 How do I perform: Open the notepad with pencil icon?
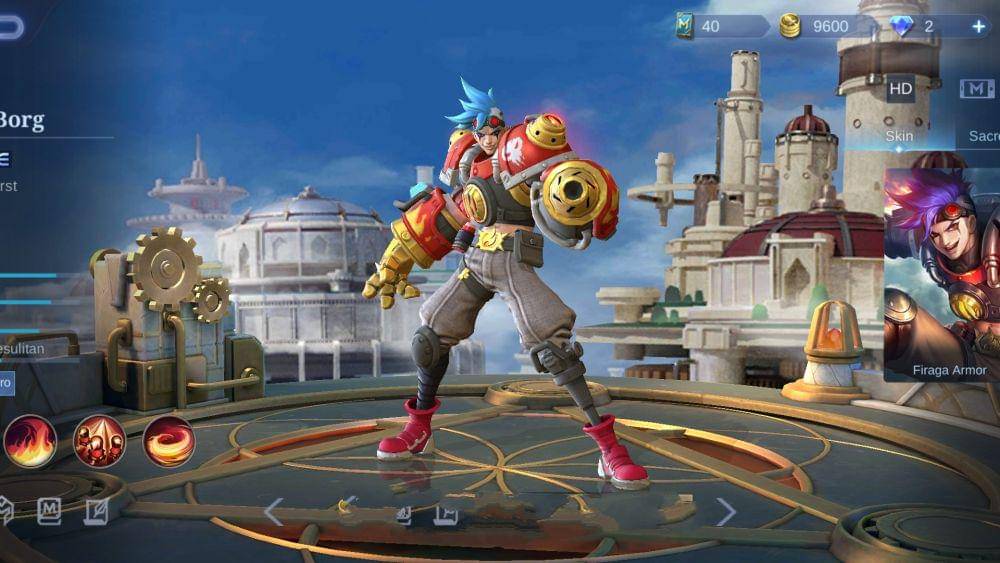[x=96, y=512]
